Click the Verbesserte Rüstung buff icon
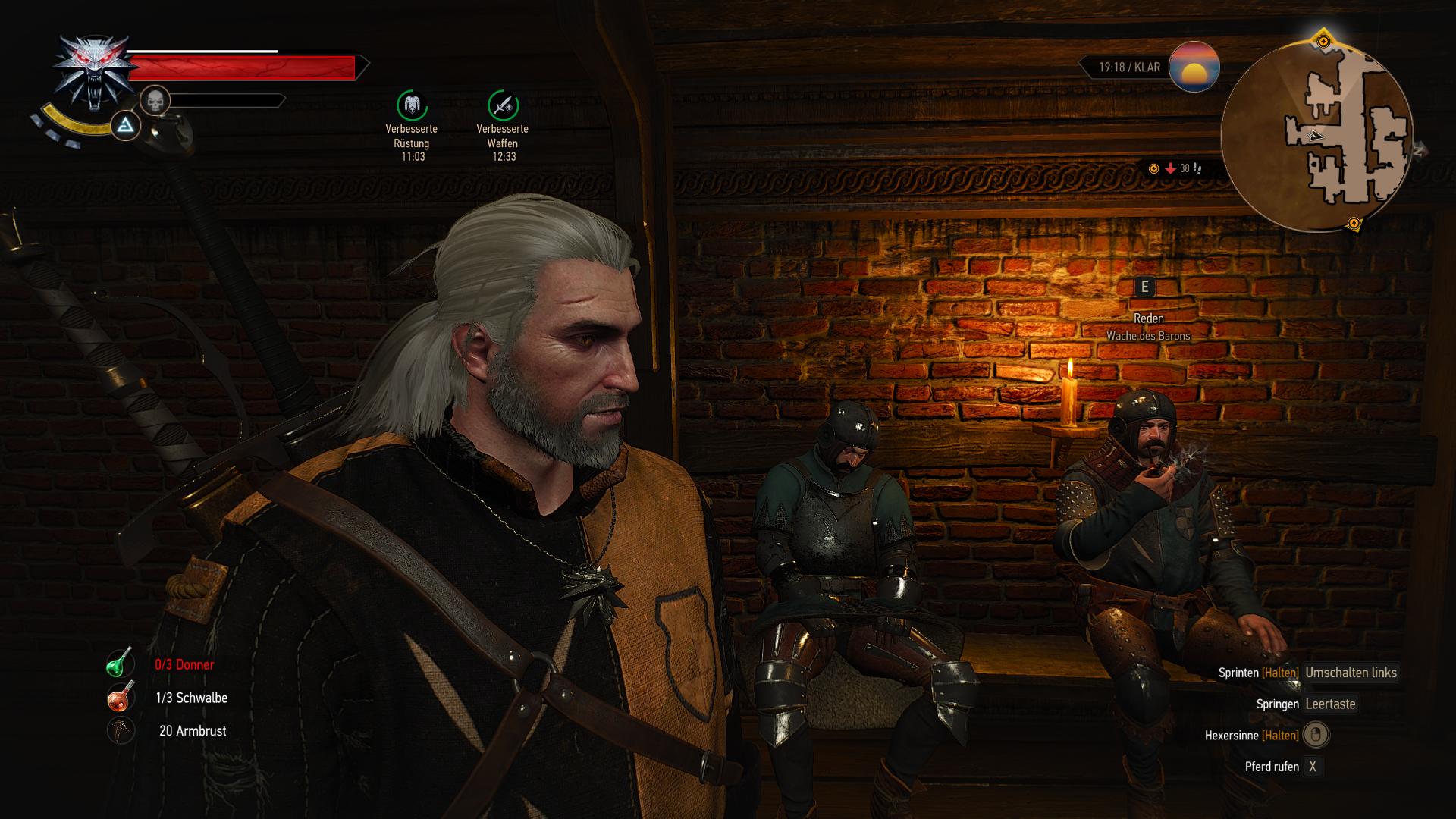Image resolution: width=1456 pixels, height=819 pixels. 412,105
